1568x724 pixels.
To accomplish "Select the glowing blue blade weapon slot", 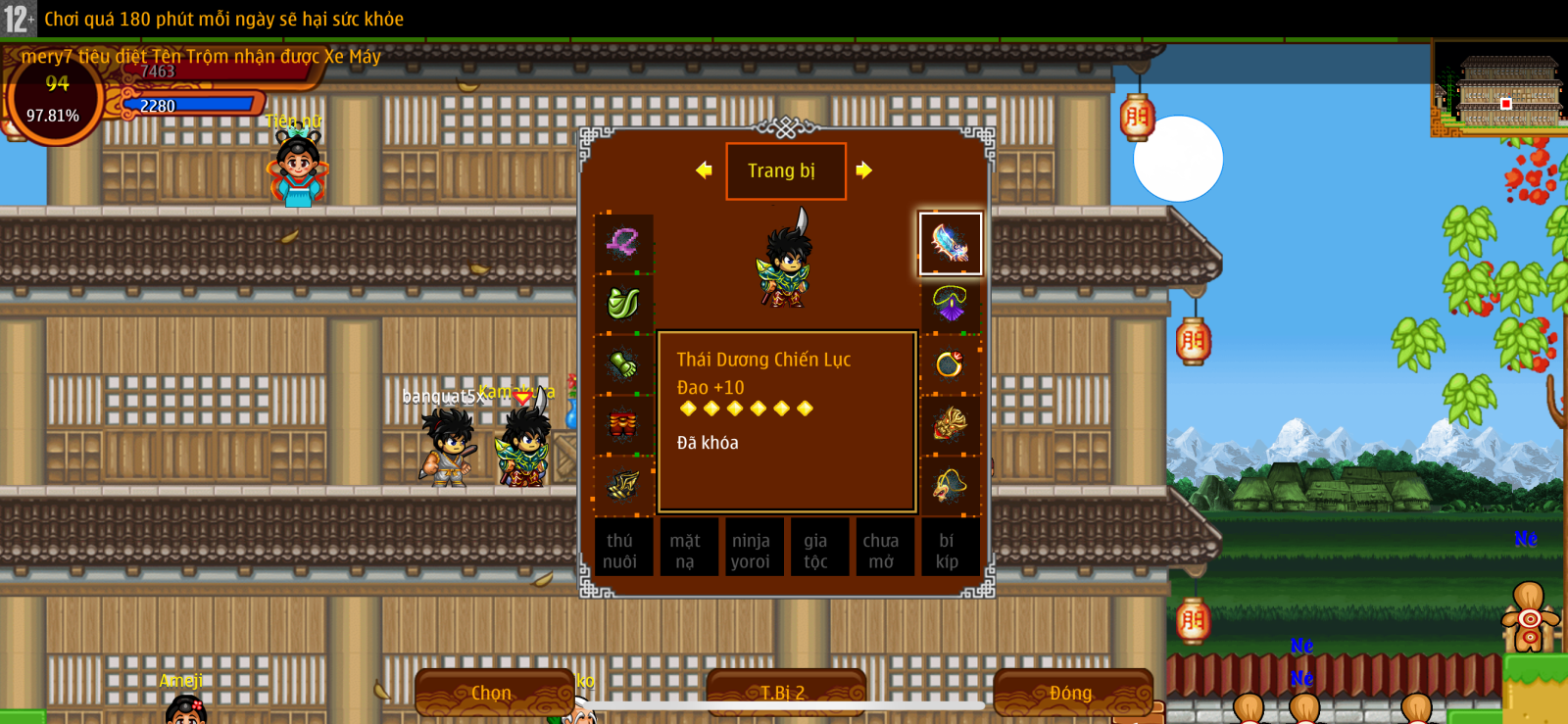I will click(950, 244).
